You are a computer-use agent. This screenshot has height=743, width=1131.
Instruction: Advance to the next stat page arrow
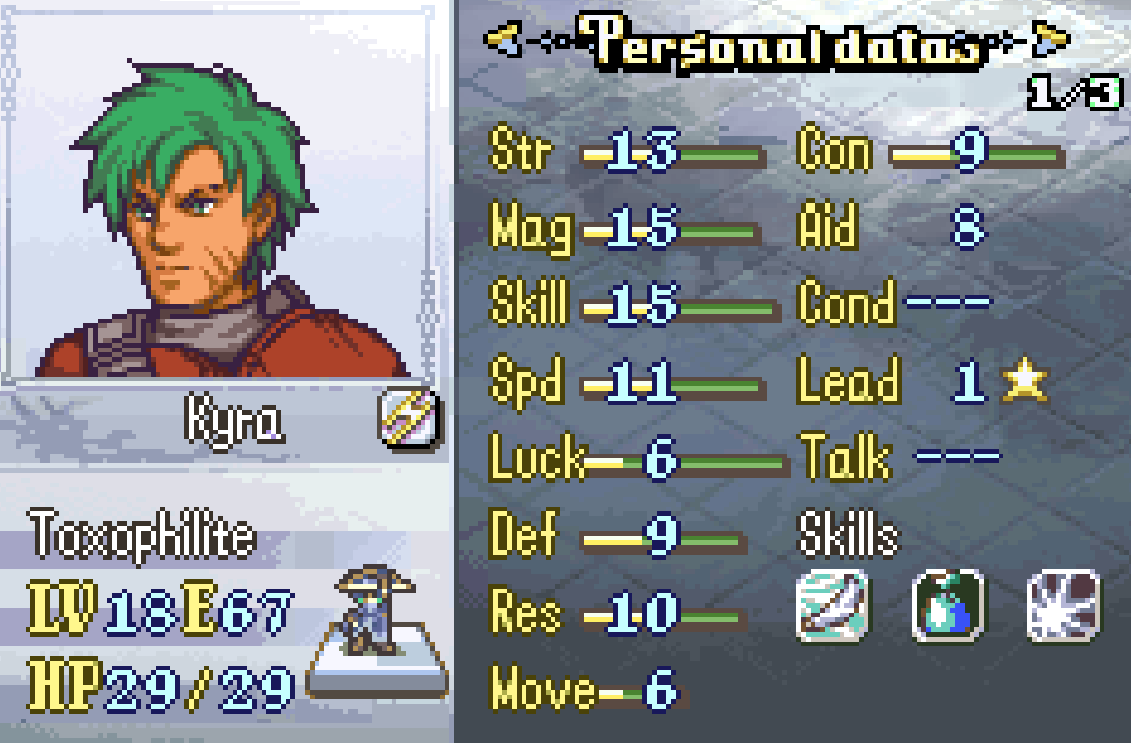(1049, 40)
